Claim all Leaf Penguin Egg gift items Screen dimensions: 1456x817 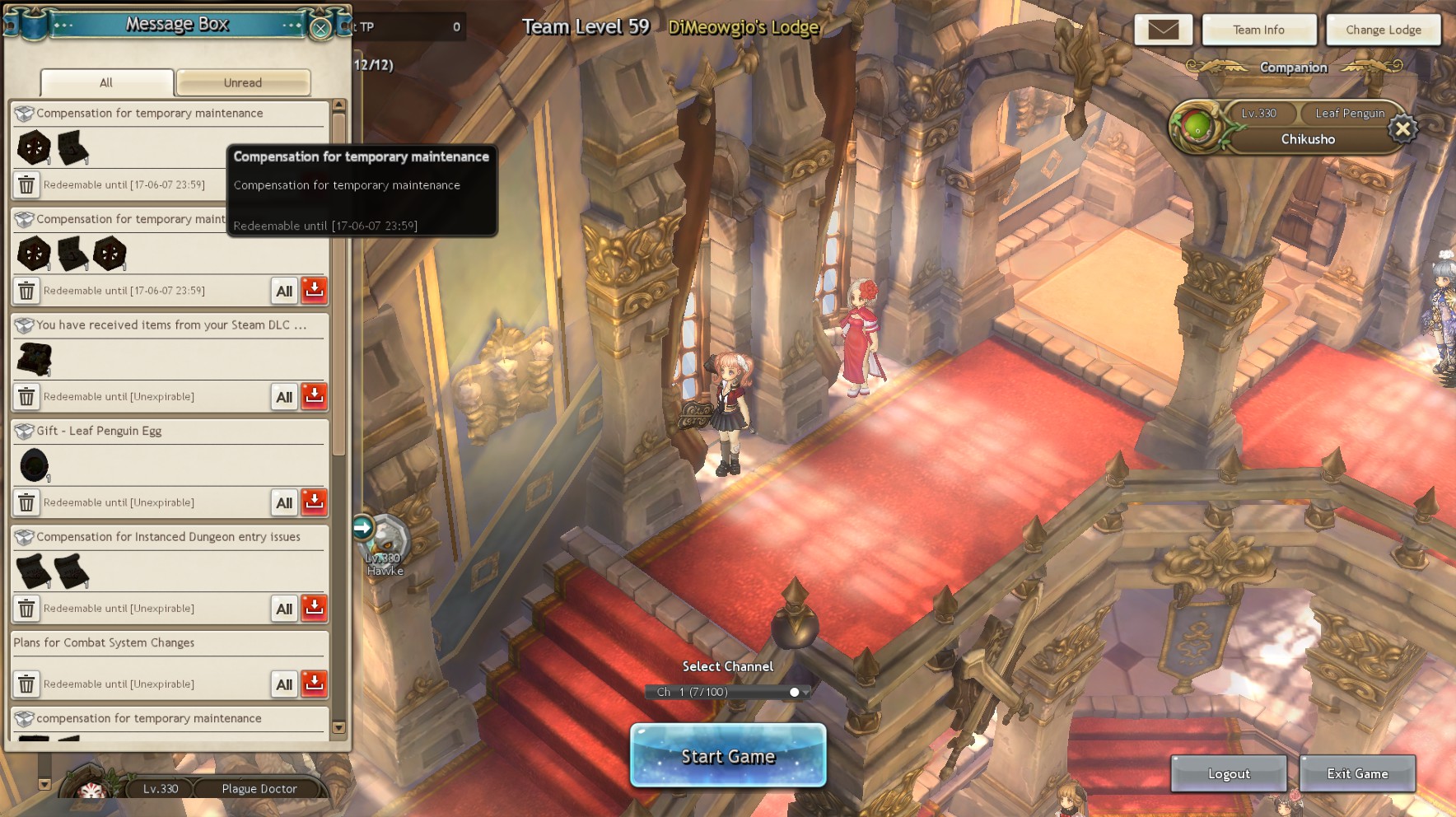[x=284, y=502]
